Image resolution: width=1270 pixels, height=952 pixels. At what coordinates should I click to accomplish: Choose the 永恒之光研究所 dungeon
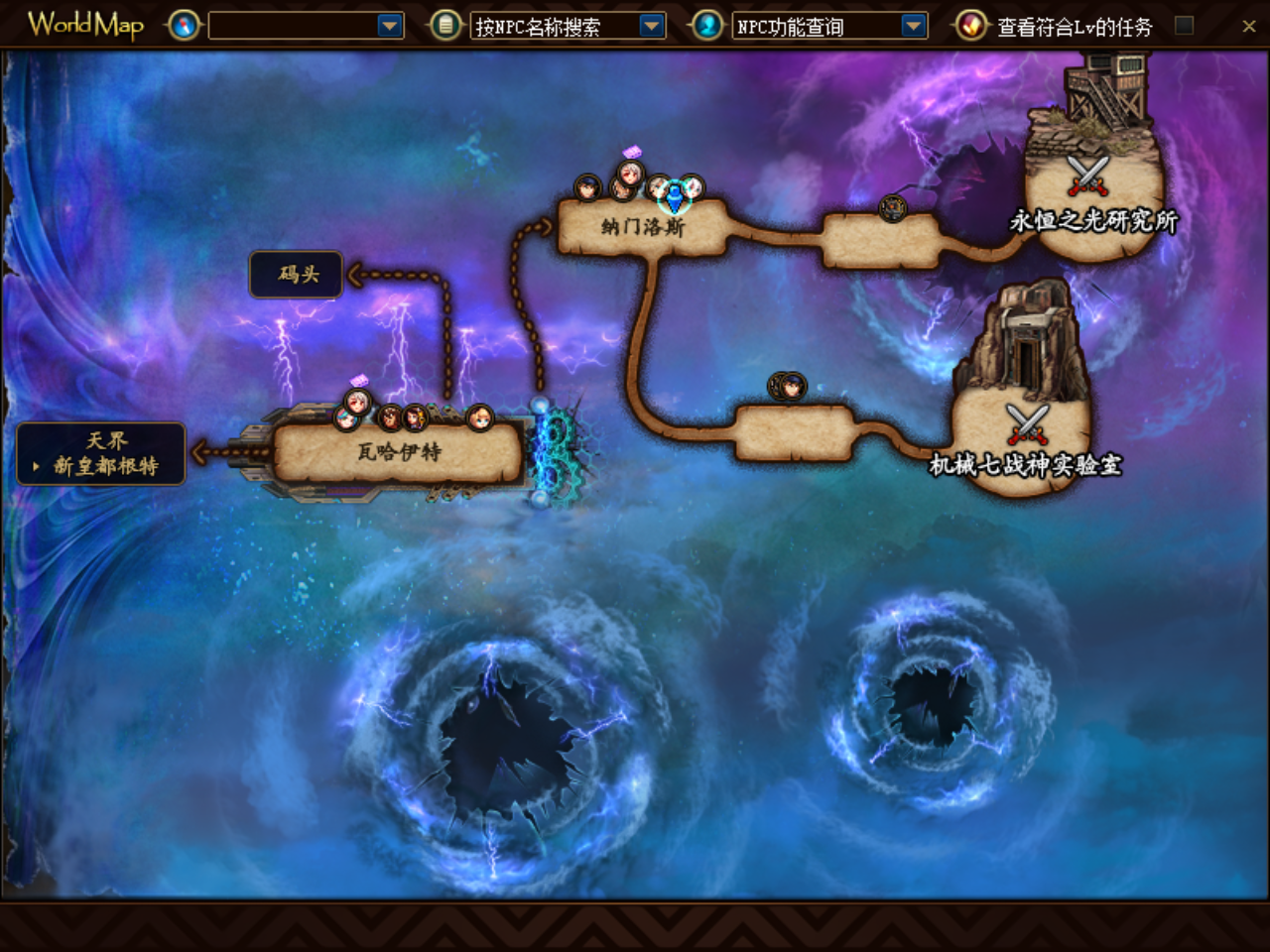[x=1091, y=219]
